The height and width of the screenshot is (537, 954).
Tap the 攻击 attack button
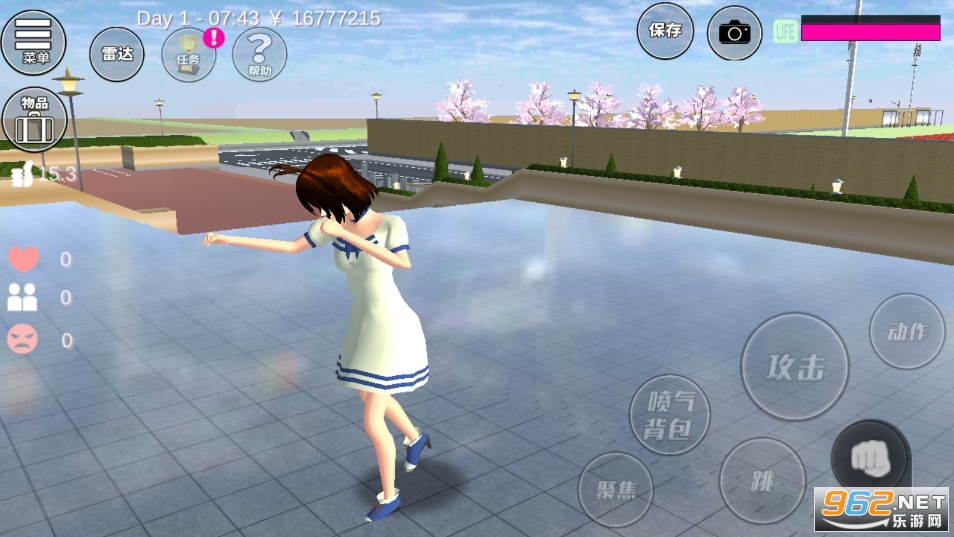click(x=795, y=367)
